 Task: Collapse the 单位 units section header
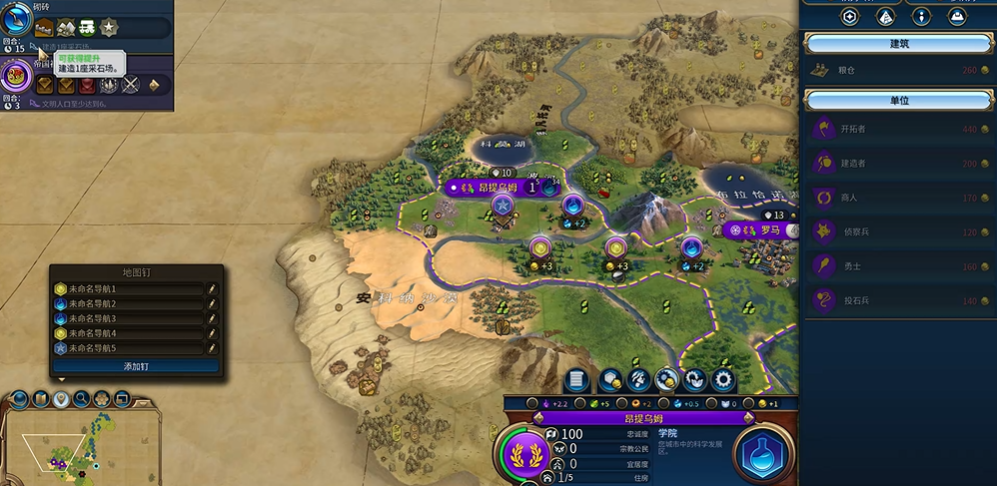898,101
